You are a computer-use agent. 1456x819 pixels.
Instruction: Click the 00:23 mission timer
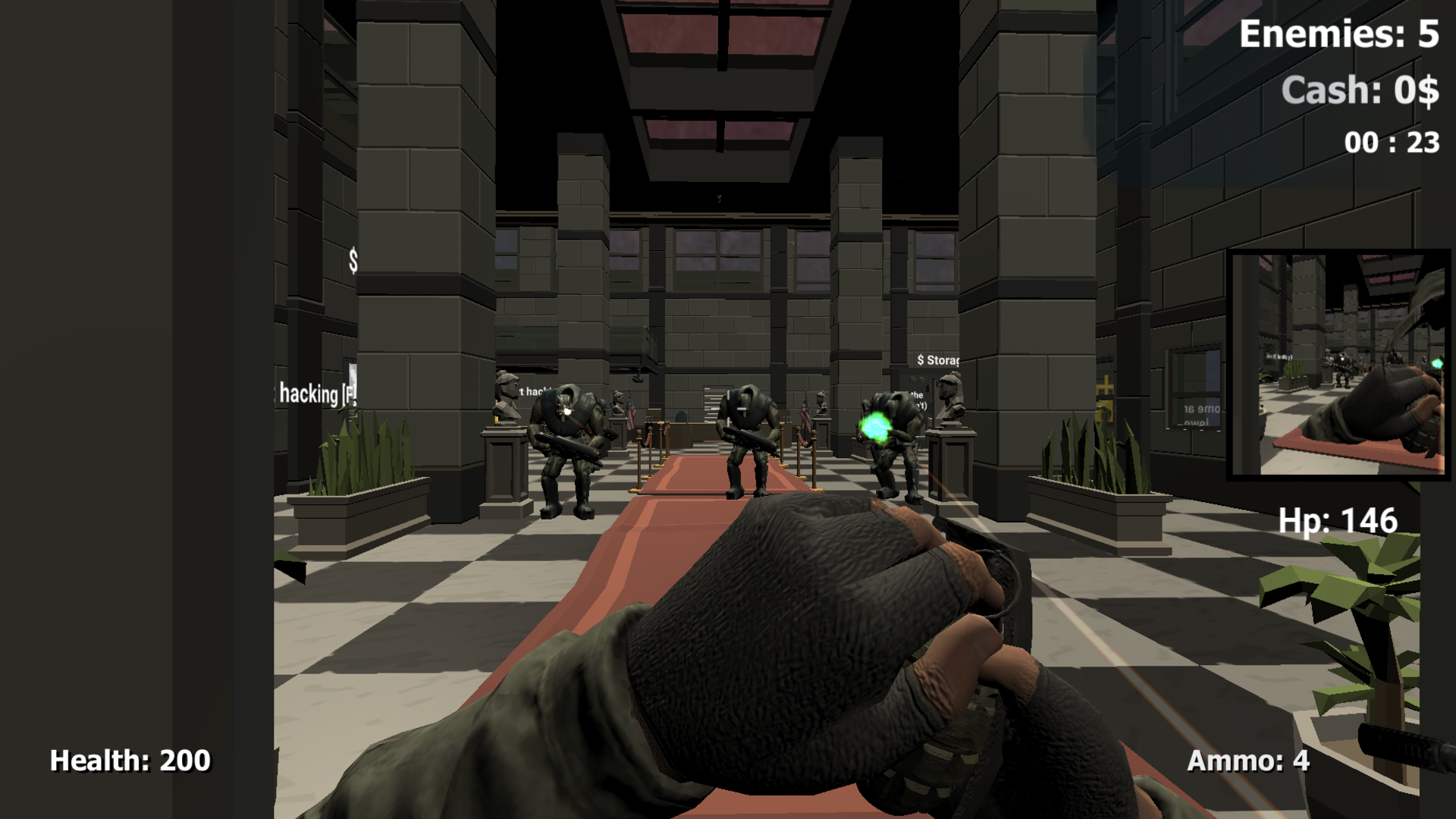(1390, 141)
